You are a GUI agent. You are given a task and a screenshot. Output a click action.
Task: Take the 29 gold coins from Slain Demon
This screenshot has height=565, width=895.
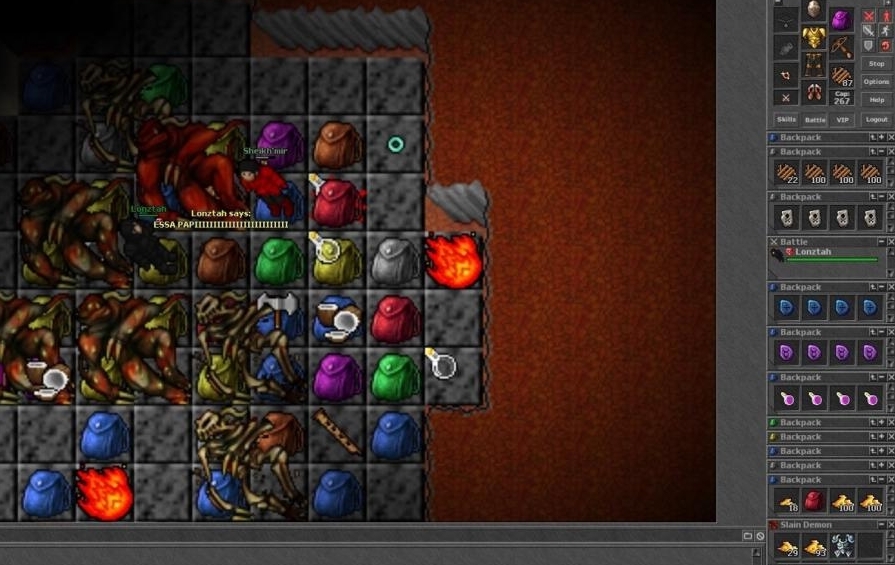pyautogui.click(x=787, y=545)
